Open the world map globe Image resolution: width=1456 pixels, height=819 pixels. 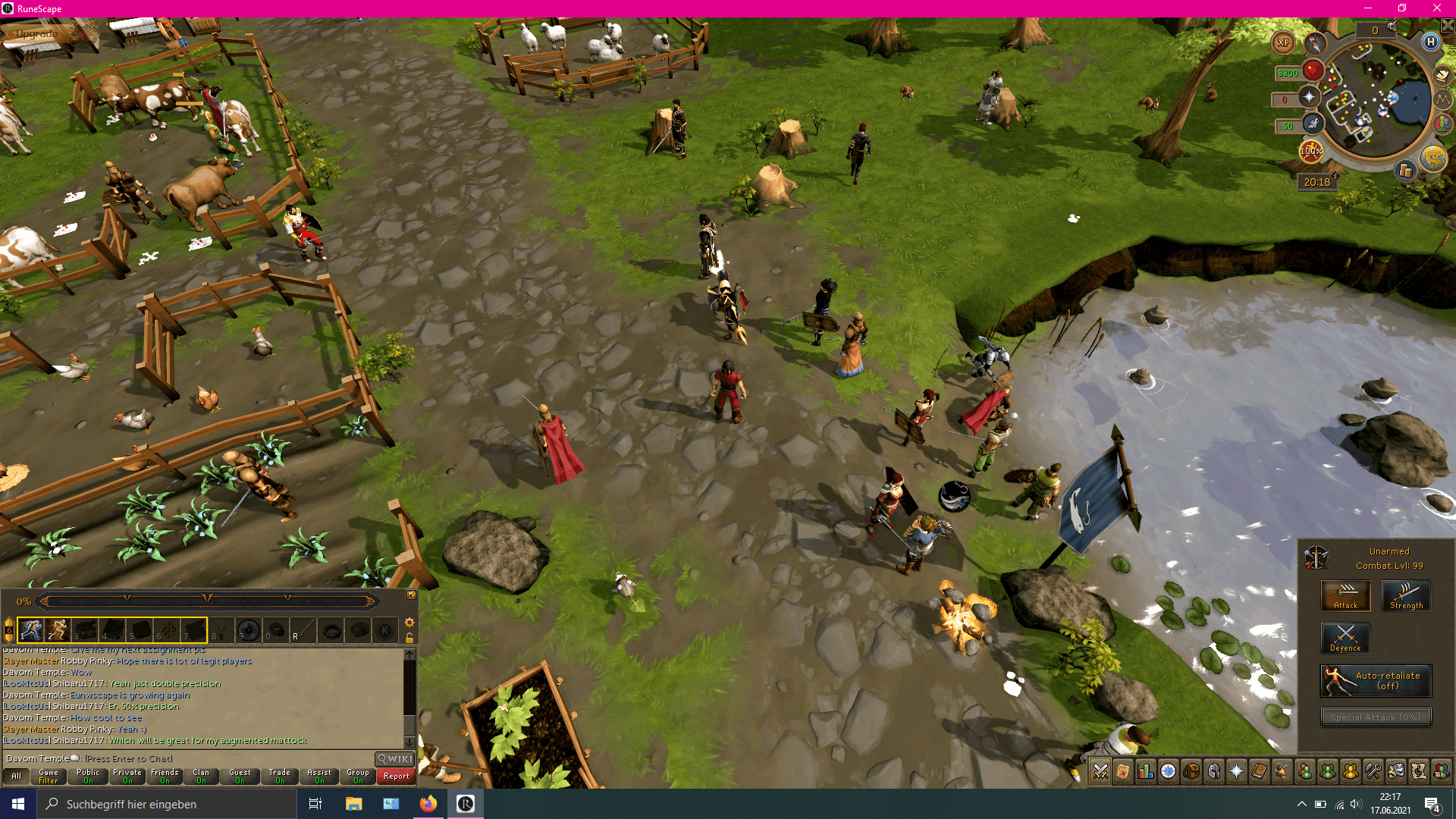pos(1432,158)
